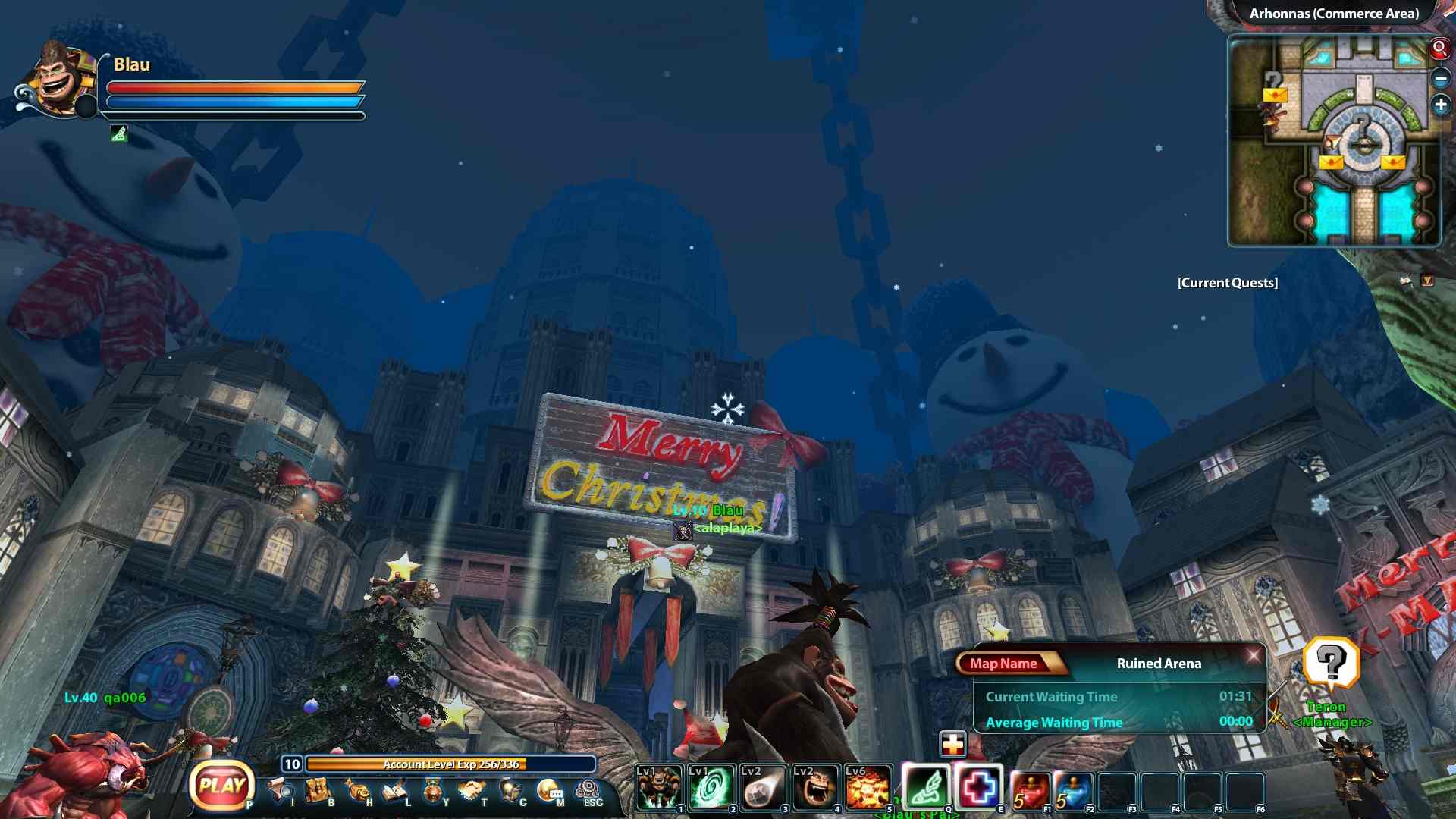This screenshot has width=1456, height=819.
Task: Open the lion medal menu icon
Action: (x=433, y=791)
